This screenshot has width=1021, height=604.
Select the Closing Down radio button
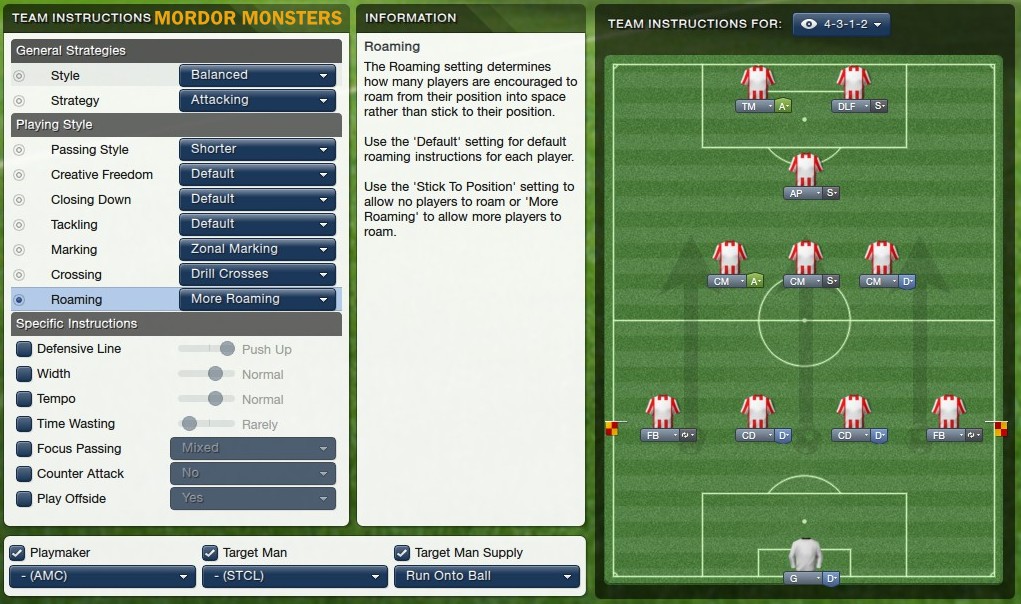pos(19,200)
